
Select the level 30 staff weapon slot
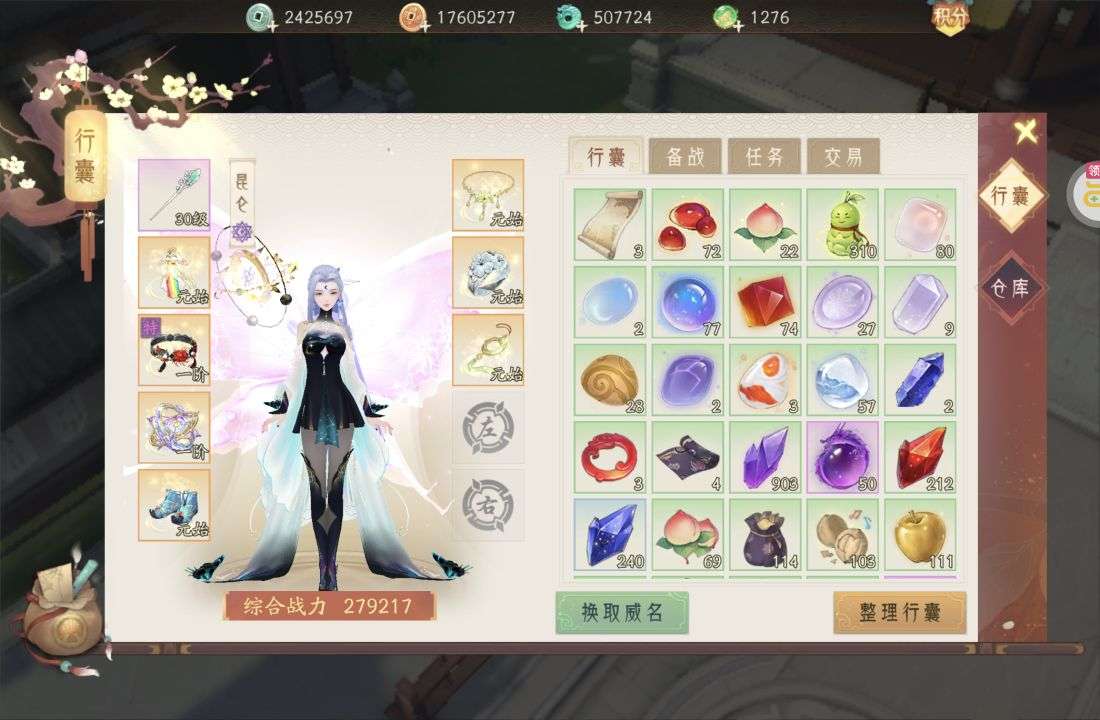pyautogui.click(x=174, y=195)
